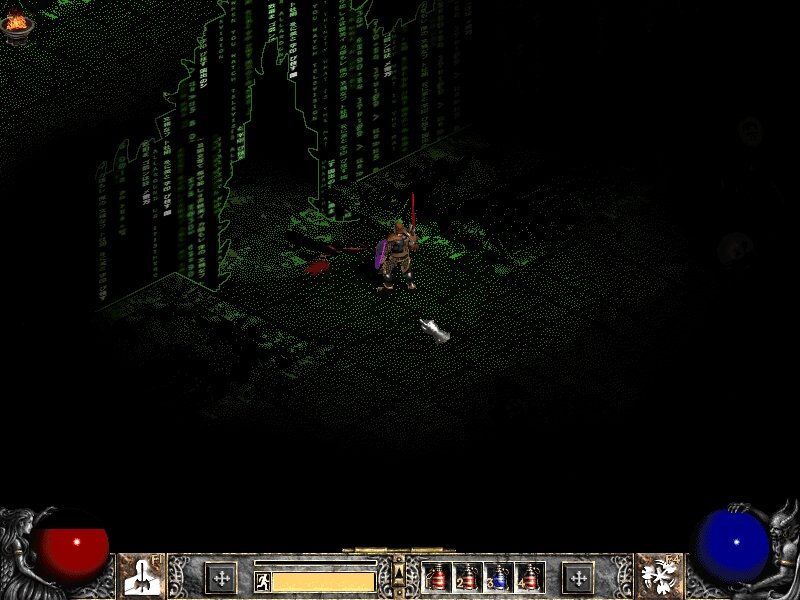This screenshot has width=800, height=600.
Task: Use the blue mana potion in the belt
Action: pos(500,577)
